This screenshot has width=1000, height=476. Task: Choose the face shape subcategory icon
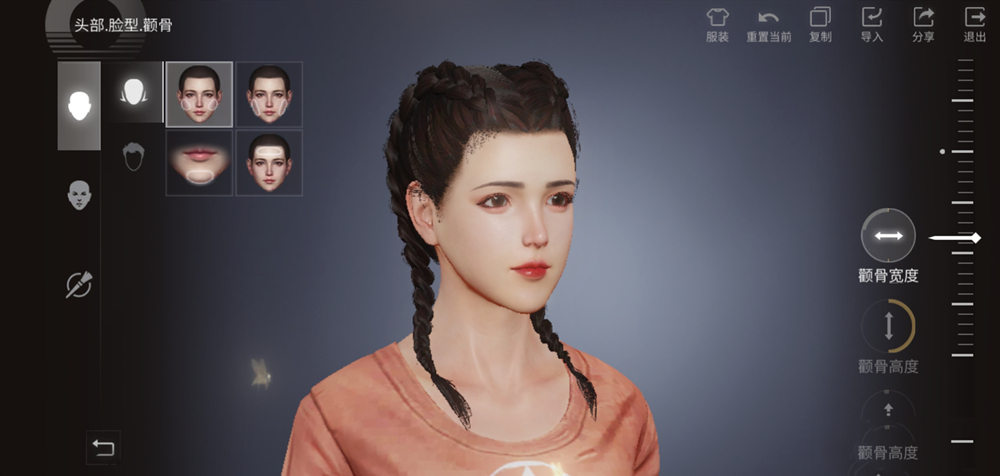coord(133,93)
